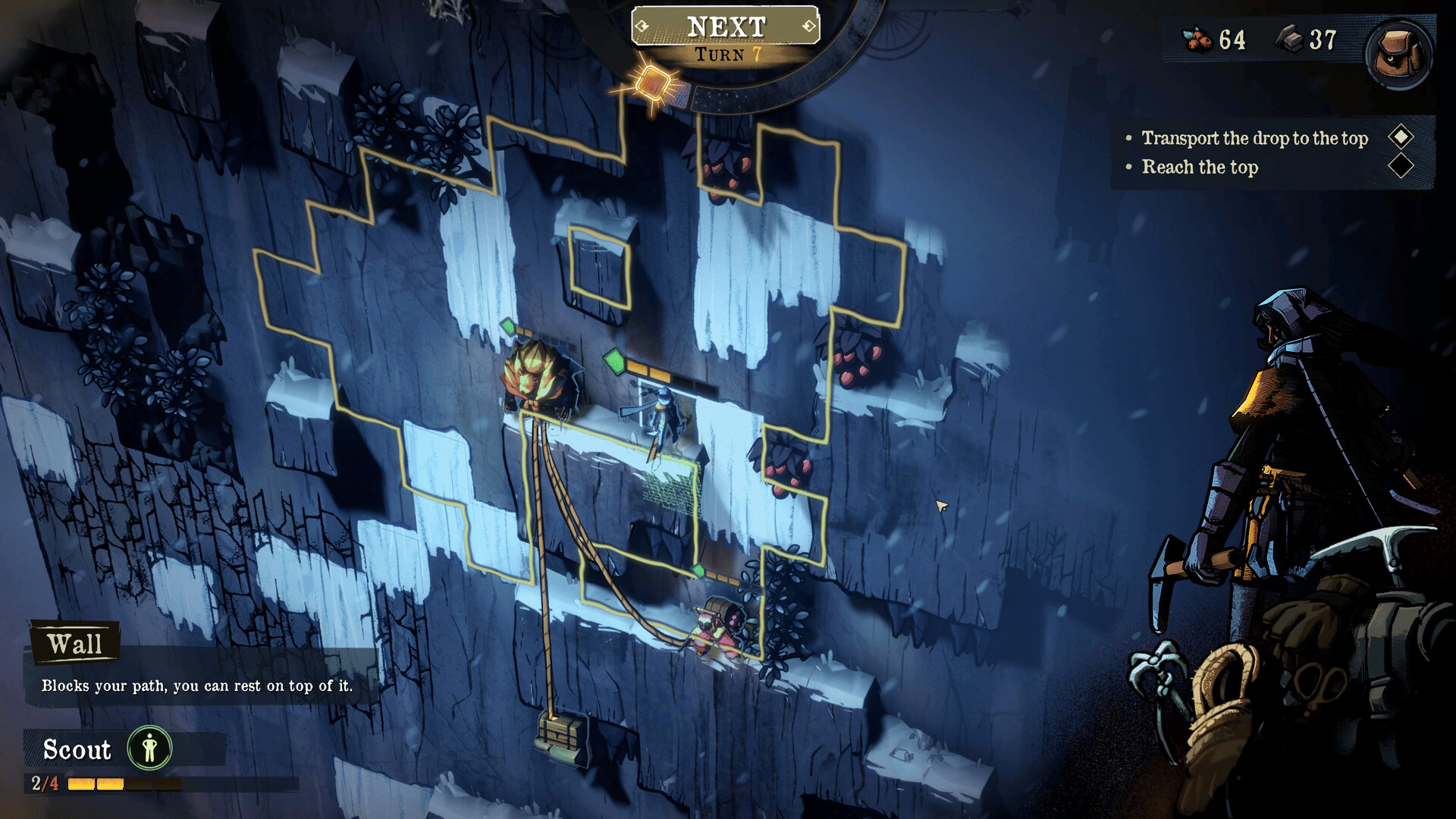
Task: Select the porter unit carrying the barrel
Action: pyautogui.click(x=717, y=626)
